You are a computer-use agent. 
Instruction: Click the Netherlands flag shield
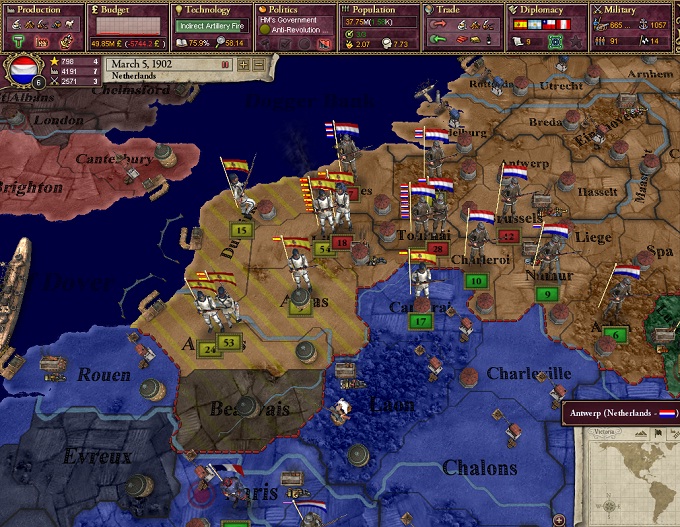tap(22, 71)
